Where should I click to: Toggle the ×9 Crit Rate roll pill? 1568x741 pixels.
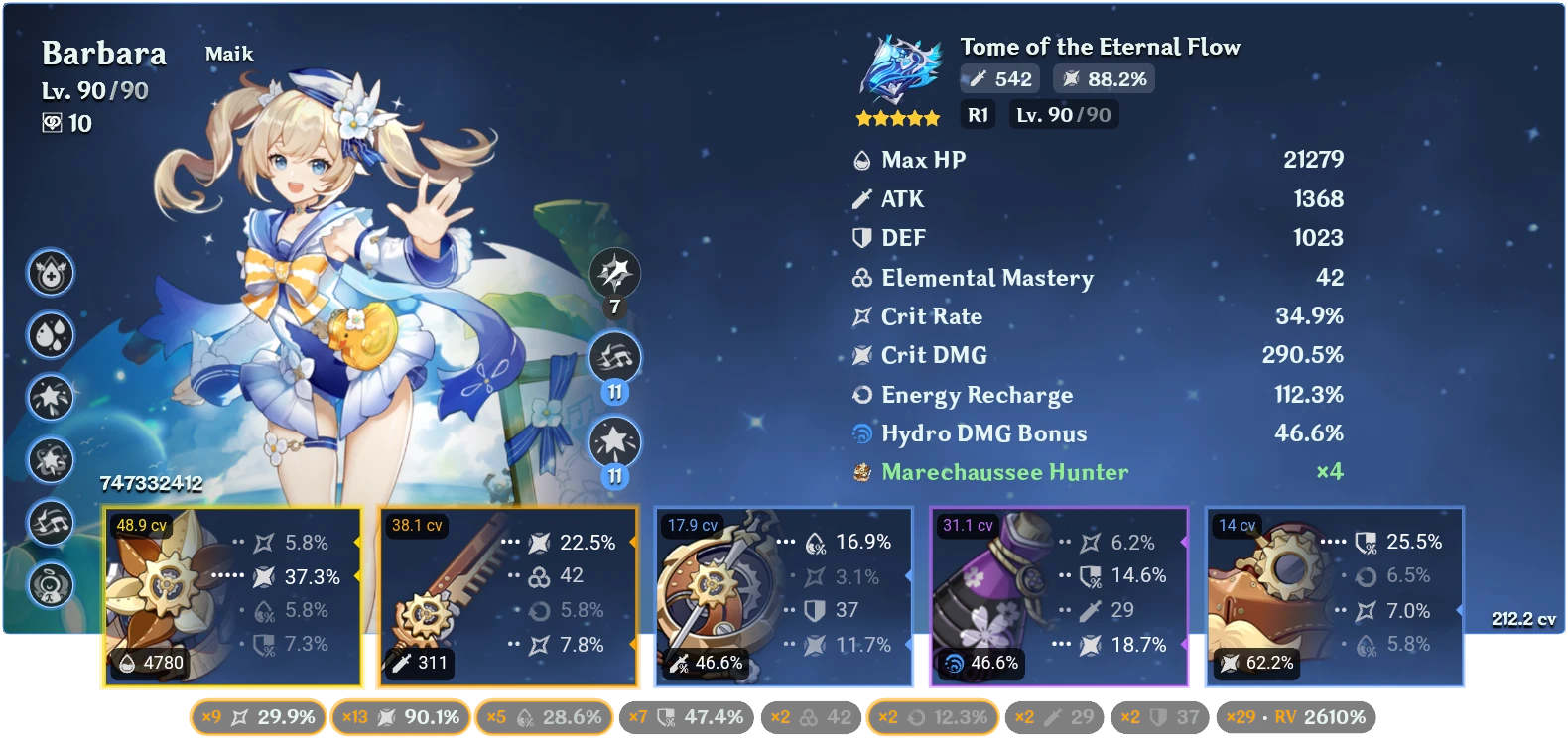260,716
